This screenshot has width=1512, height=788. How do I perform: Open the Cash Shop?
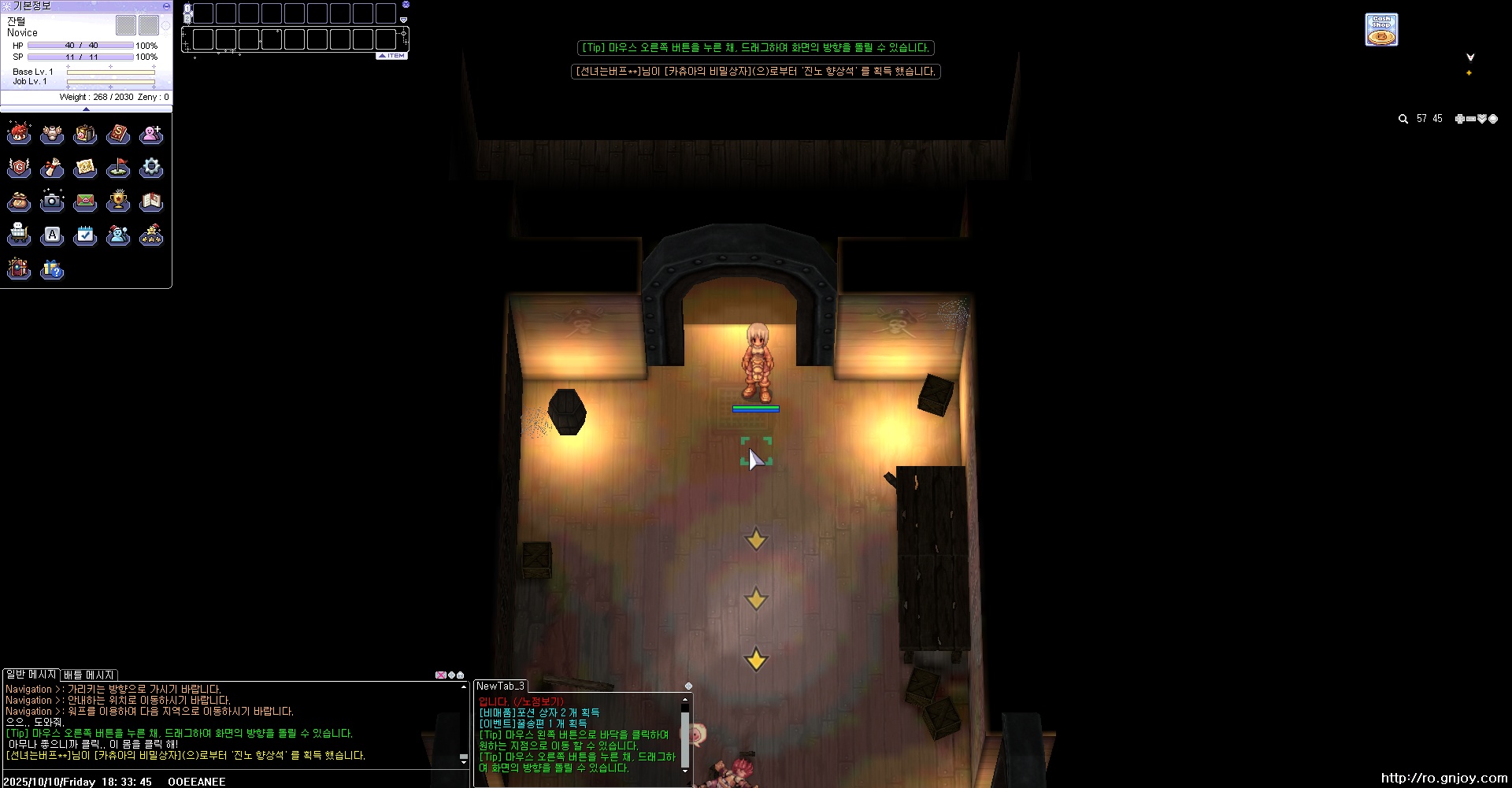click(1381, 30)
